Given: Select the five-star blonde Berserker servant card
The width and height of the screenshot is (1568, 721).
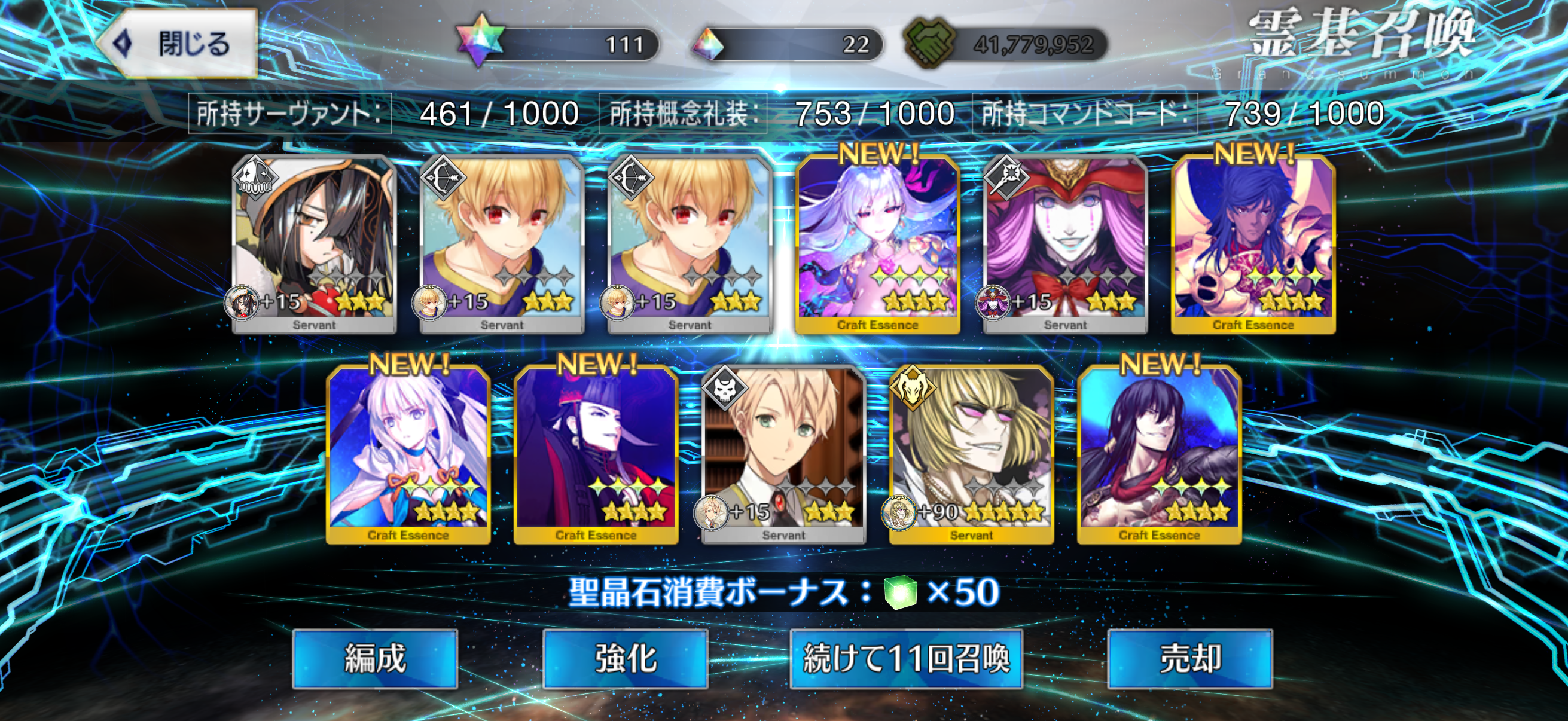Looking at the screenshot, I should (971, 453).
